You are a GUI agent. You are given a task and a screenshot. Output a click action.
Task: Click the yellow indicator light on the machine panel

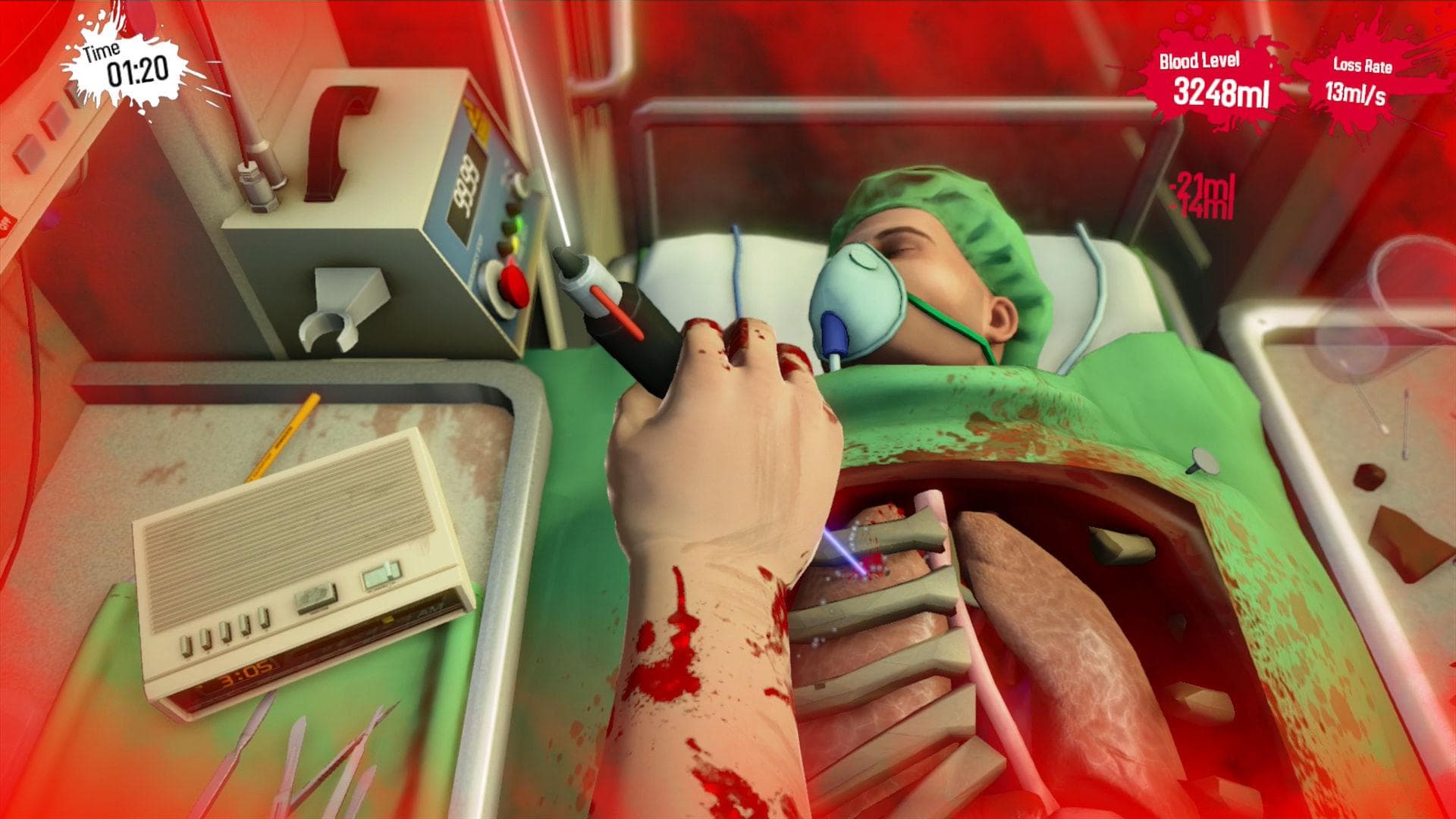(x=514, y=242)
